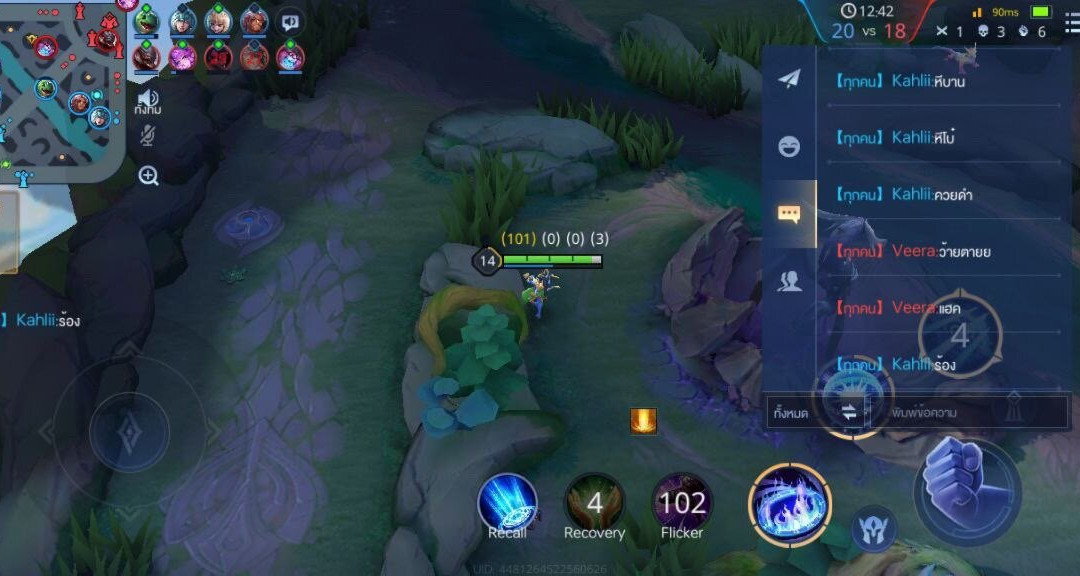Use the Recovery spell

pos(594,502)
